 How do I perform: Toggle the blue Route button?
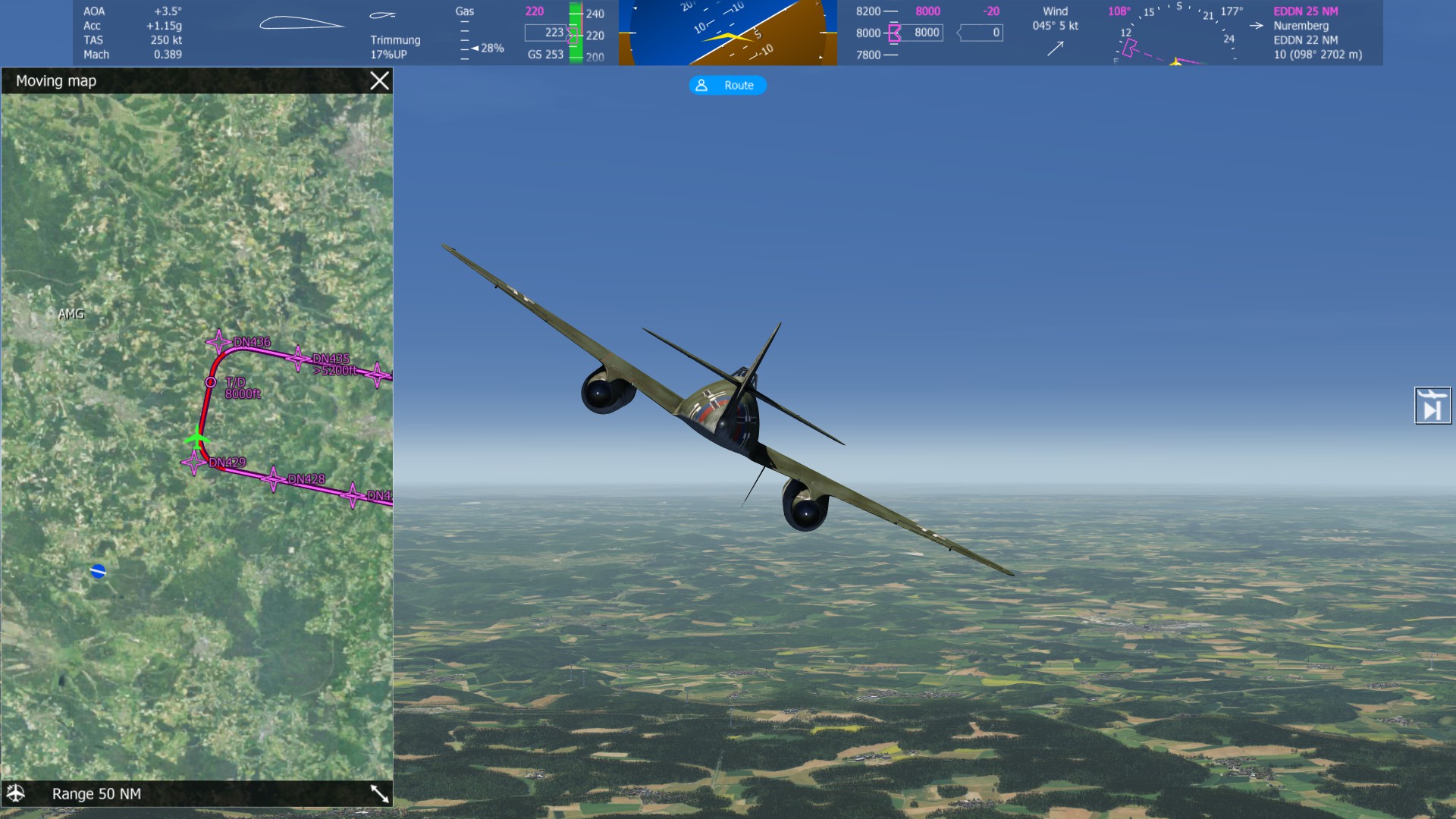(x=727, y=86)
